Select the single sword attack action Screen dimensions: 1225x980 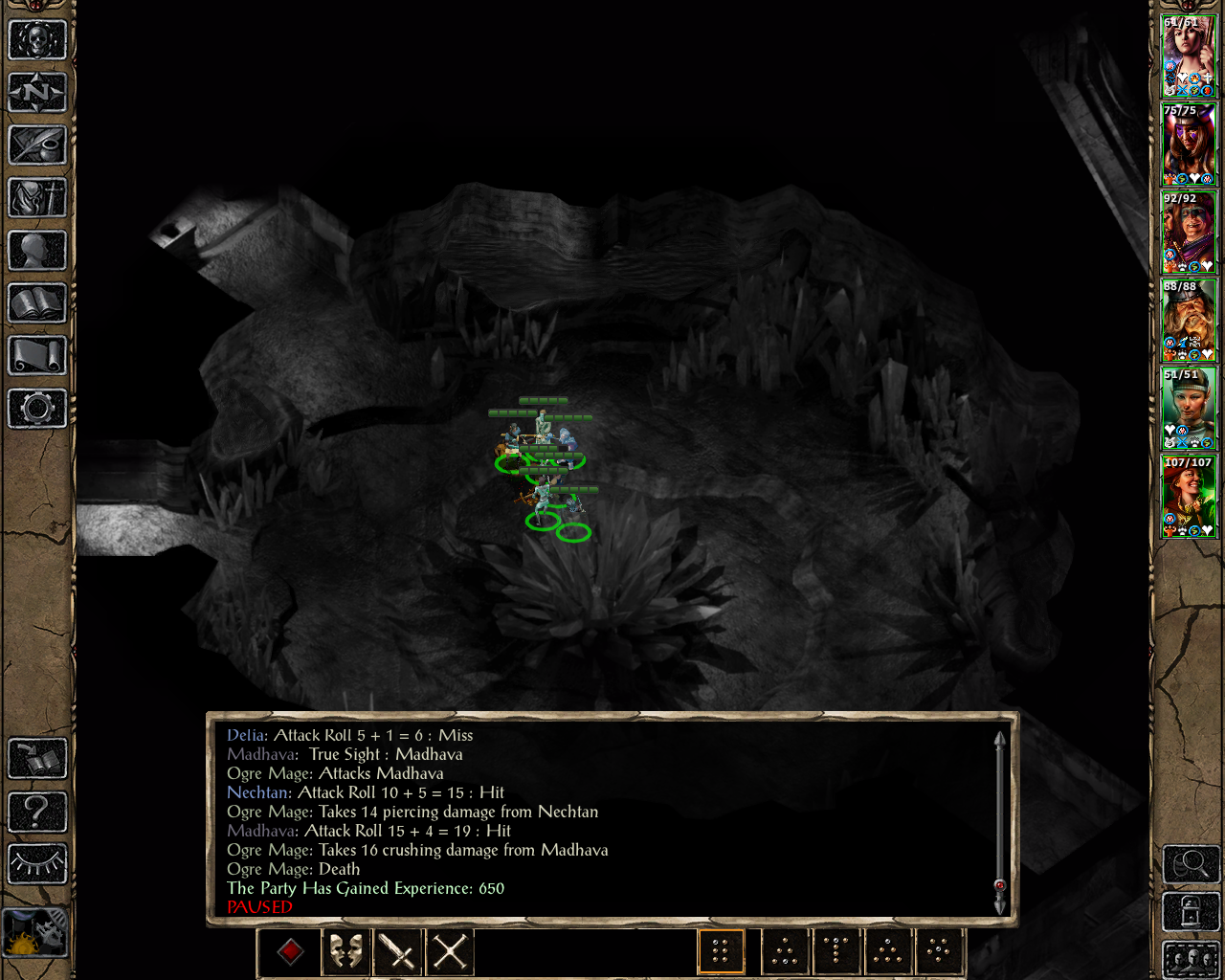click(397, 951)
